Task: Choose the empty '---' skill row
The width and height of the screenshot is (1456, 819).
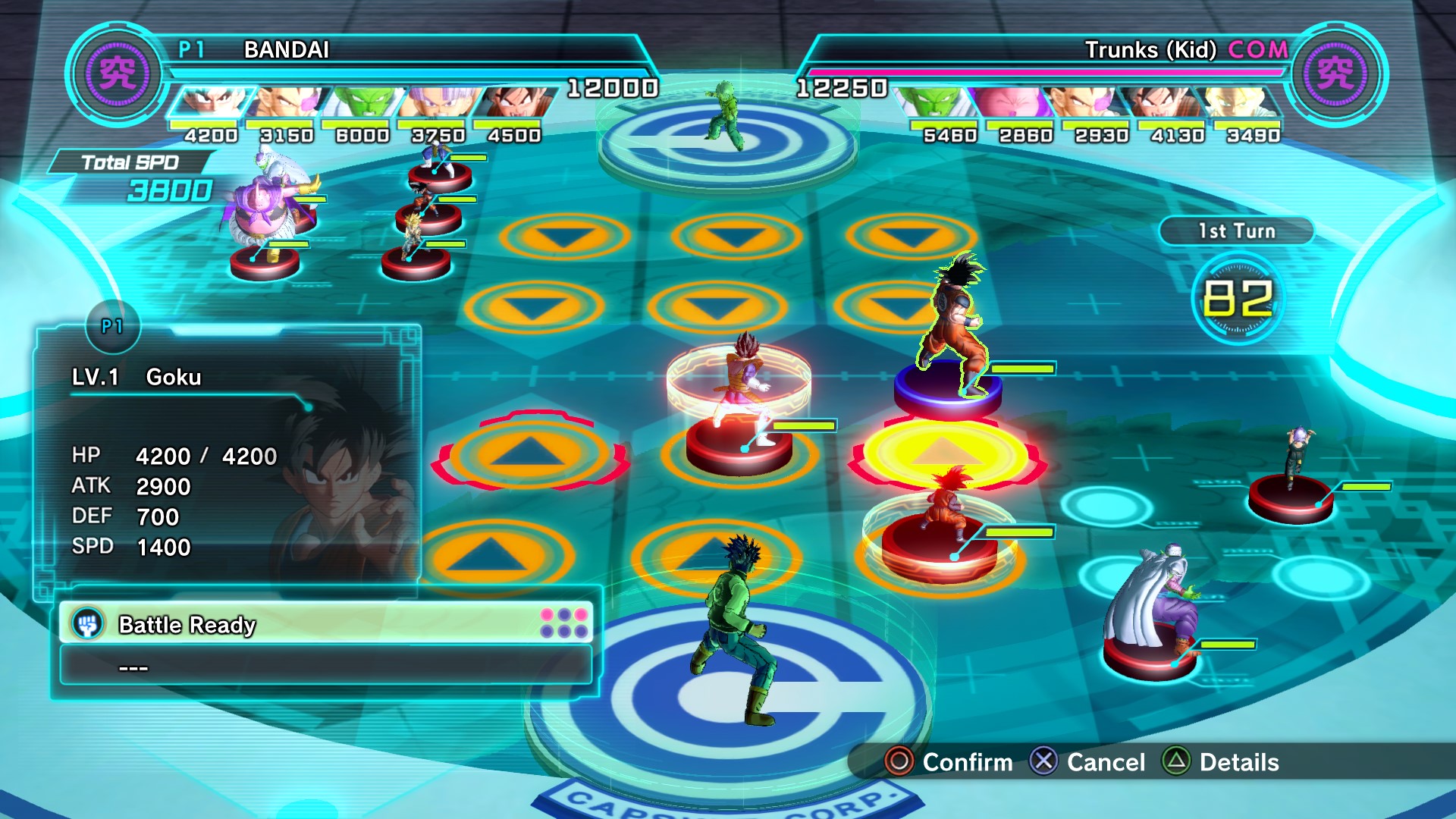Action: [326, 667]
